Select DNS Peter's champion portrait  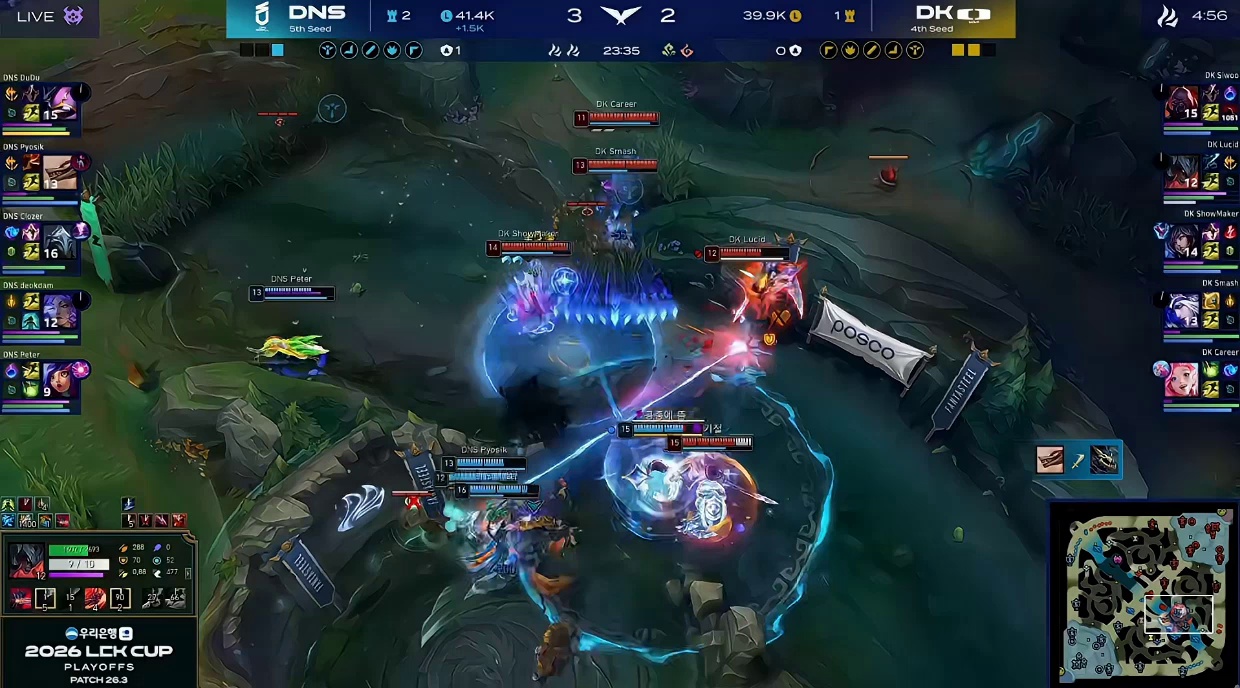[59, 380]
